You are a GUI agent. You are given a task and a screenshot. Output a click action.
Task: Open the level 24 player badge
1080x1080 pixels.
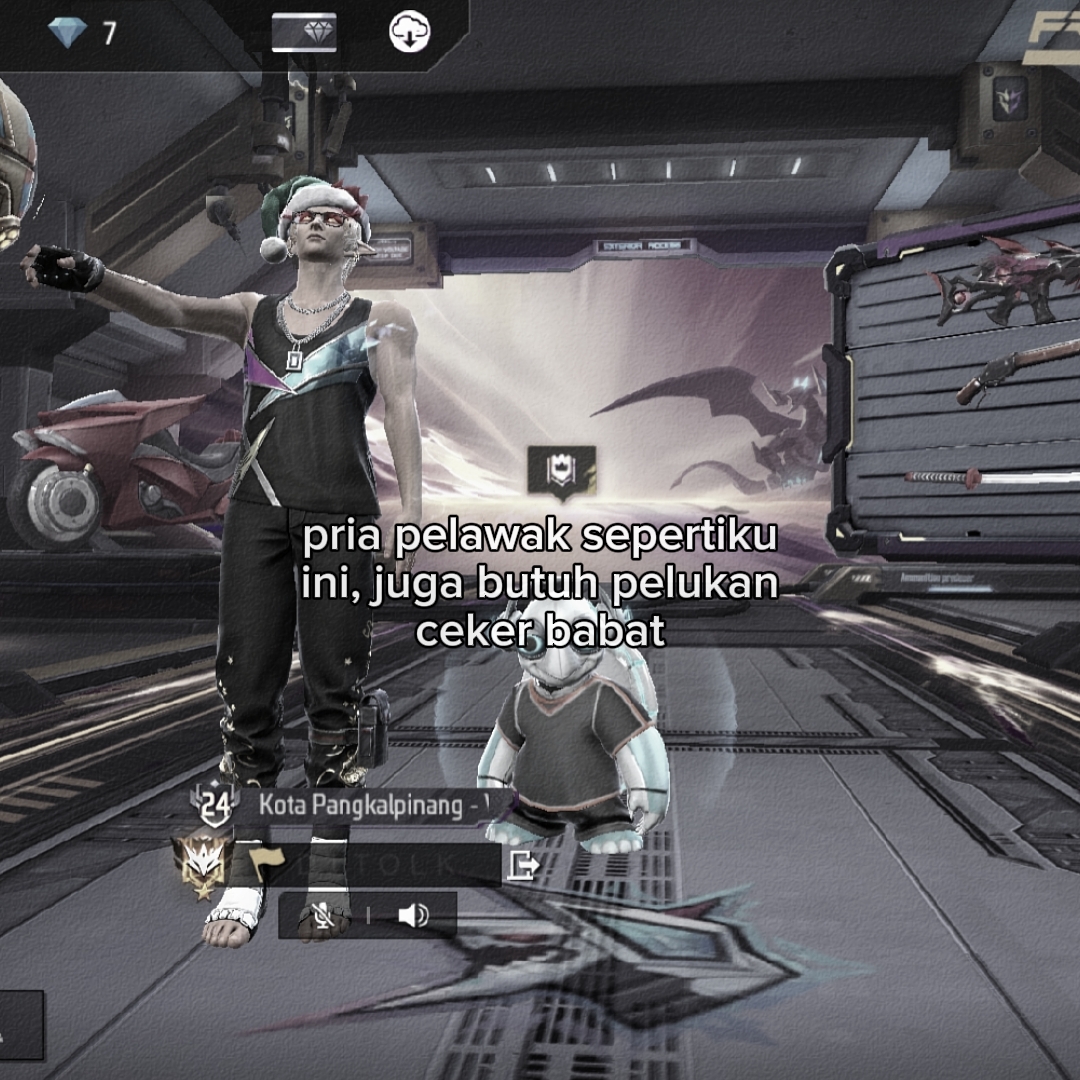[215, 803]
